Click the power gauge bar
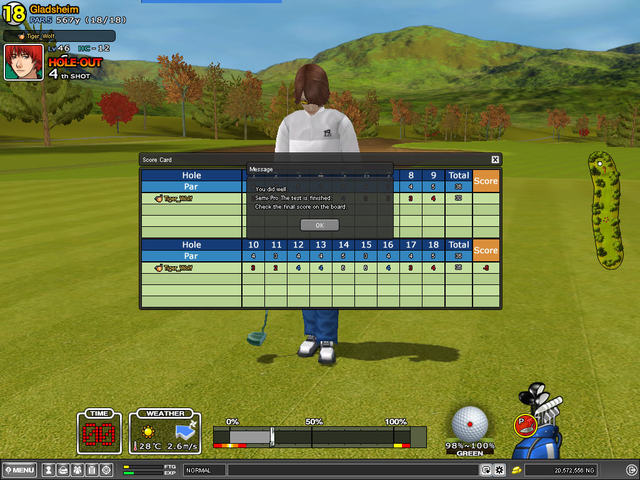 coord(319,437)
